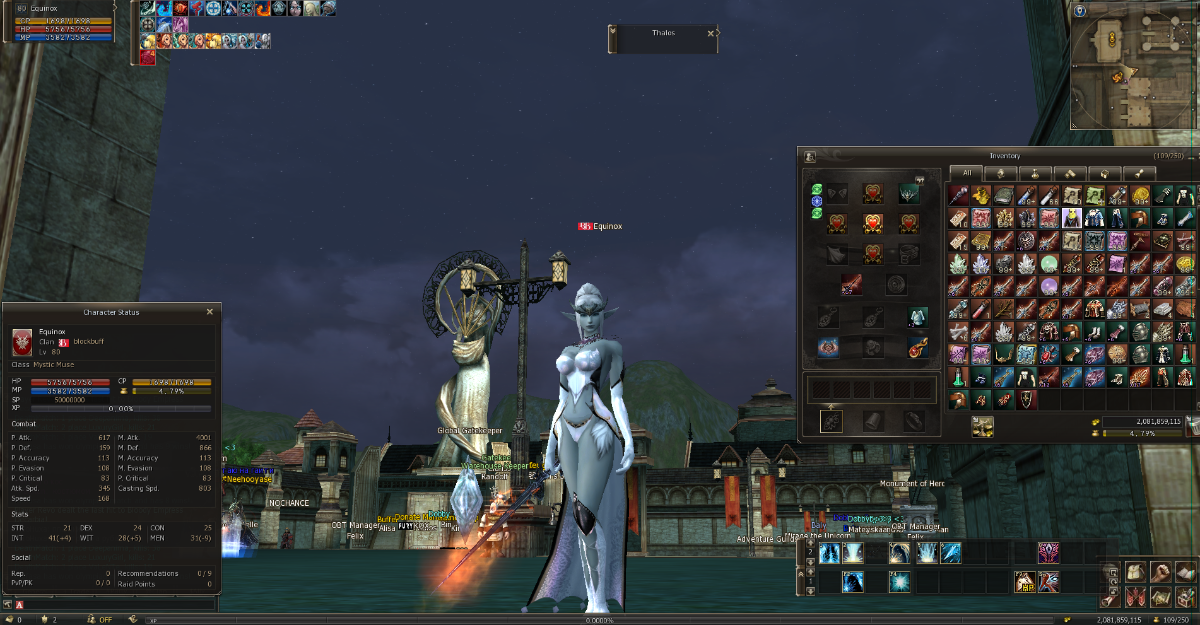Image resolution: width=1200 pixels, height=625 pixels.
Task: Select the equipped red sword weapon slot
Action: click(x=852, y=285)
